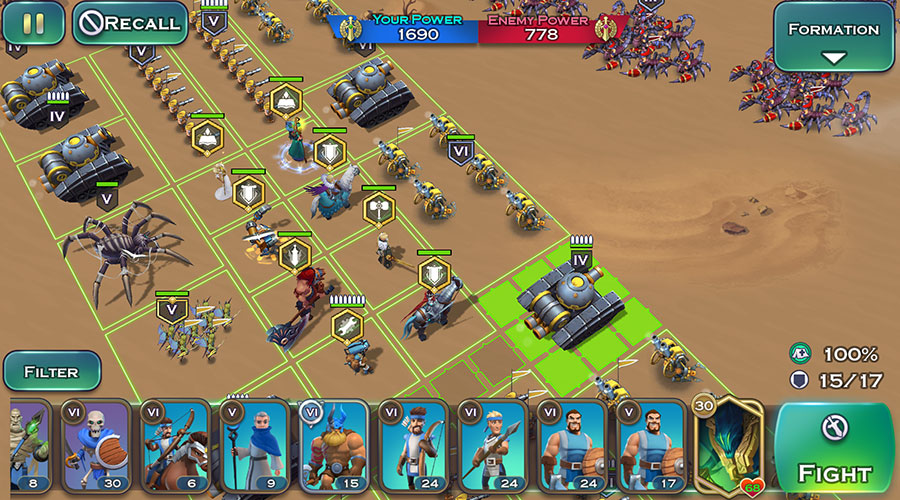900x500 pixels.
Task: Open the unit Filter
Action: pyautogui.click(x=51, y=371)
